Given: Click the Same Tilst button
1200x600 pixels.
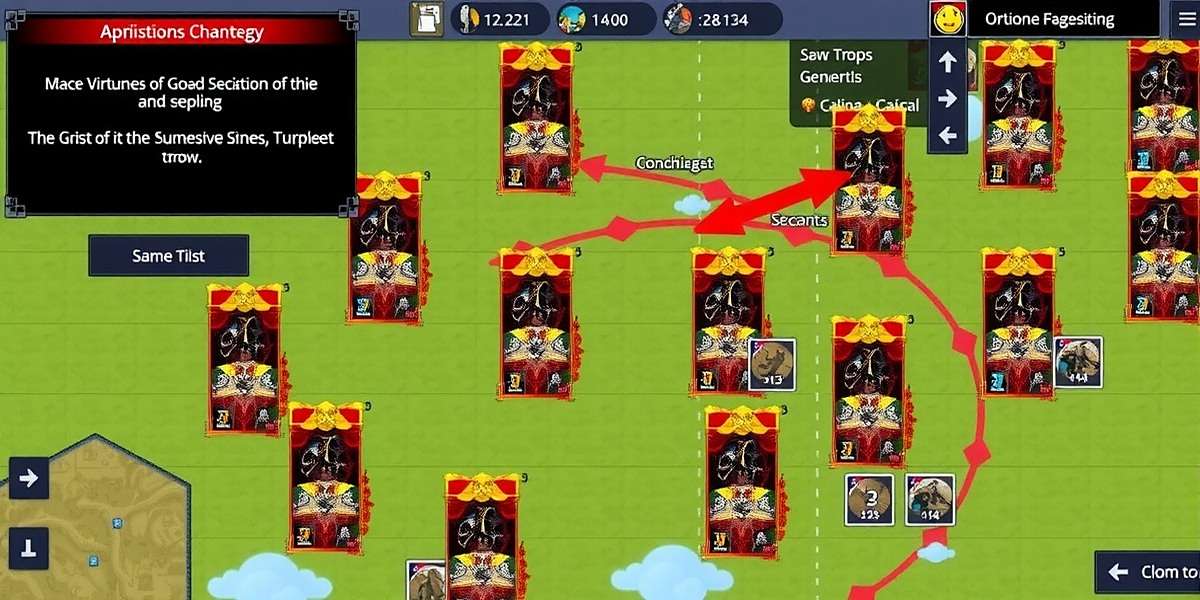Looking at the screenshot, I should tap(168, 256).
